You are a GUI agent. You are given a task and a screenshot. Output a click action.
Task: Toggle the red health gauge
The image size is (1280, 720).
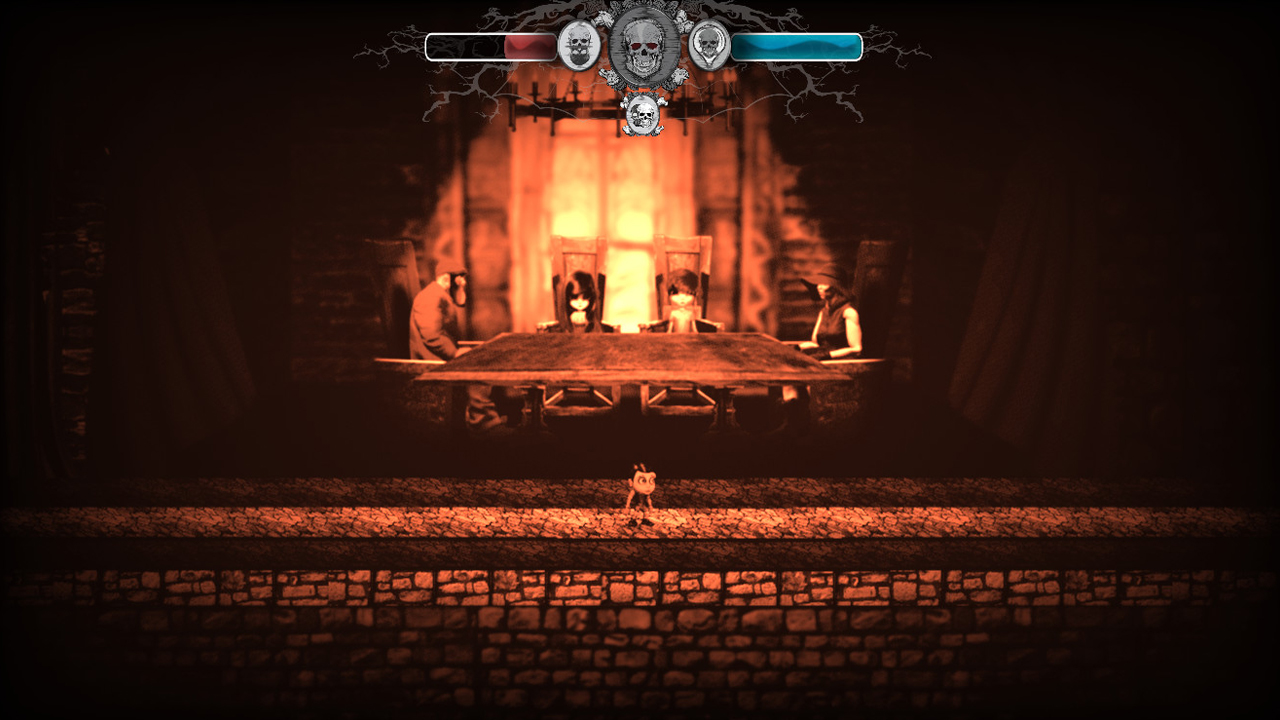pos(490,44)
